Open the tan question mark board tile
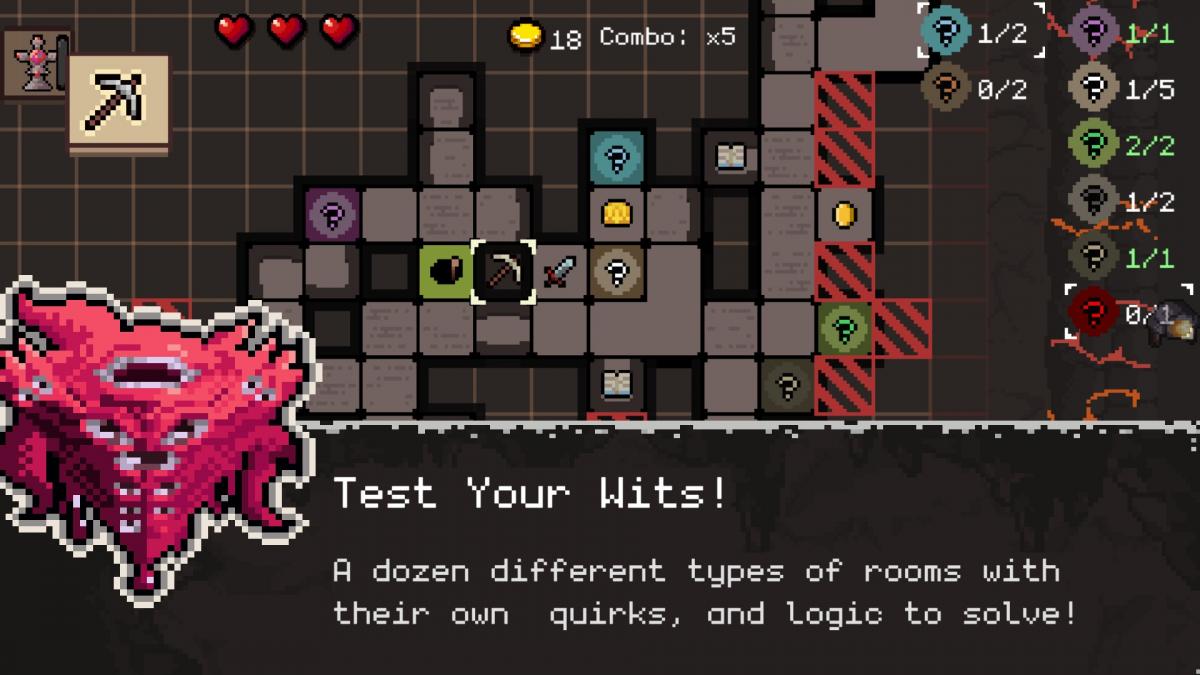This screenshot has width=1200, height=675. (617, 271)
